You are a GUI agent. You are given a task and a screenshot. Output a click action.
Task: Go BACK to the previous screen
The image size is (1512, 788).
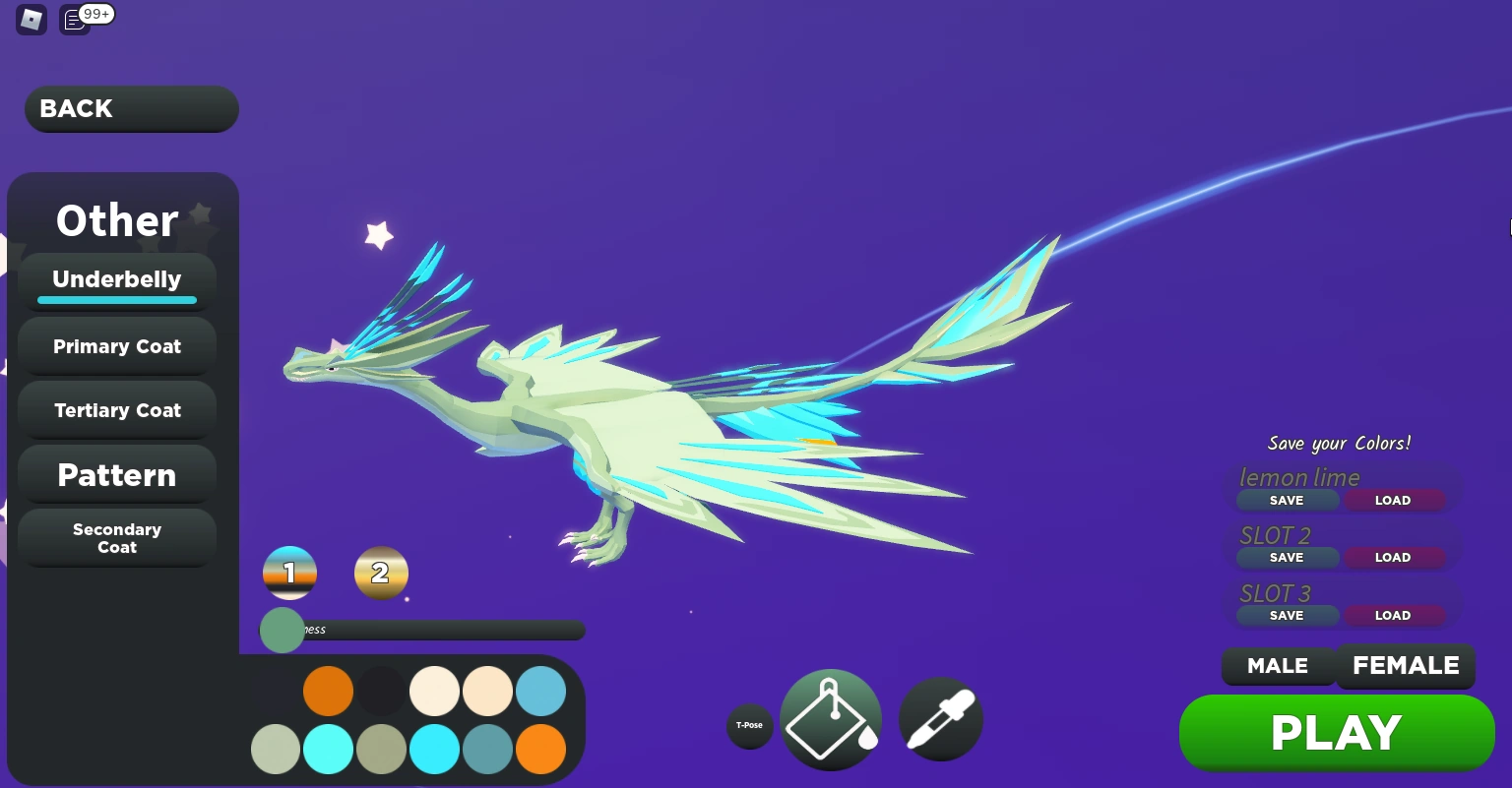(131, 108)
